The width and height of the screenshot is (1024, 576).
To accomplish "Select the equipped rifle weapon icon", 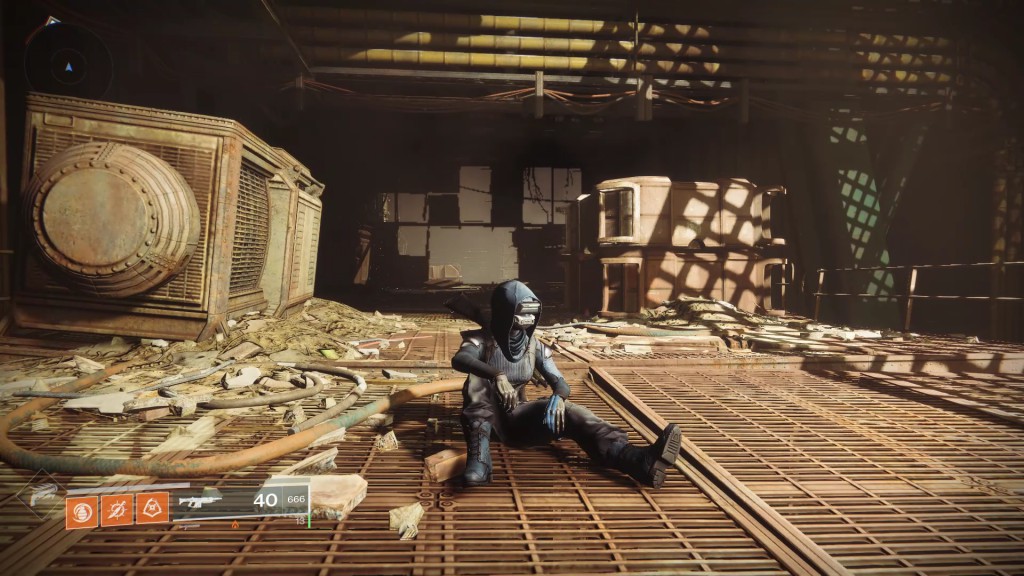I will pyautogui.click(x=199, y=501).
